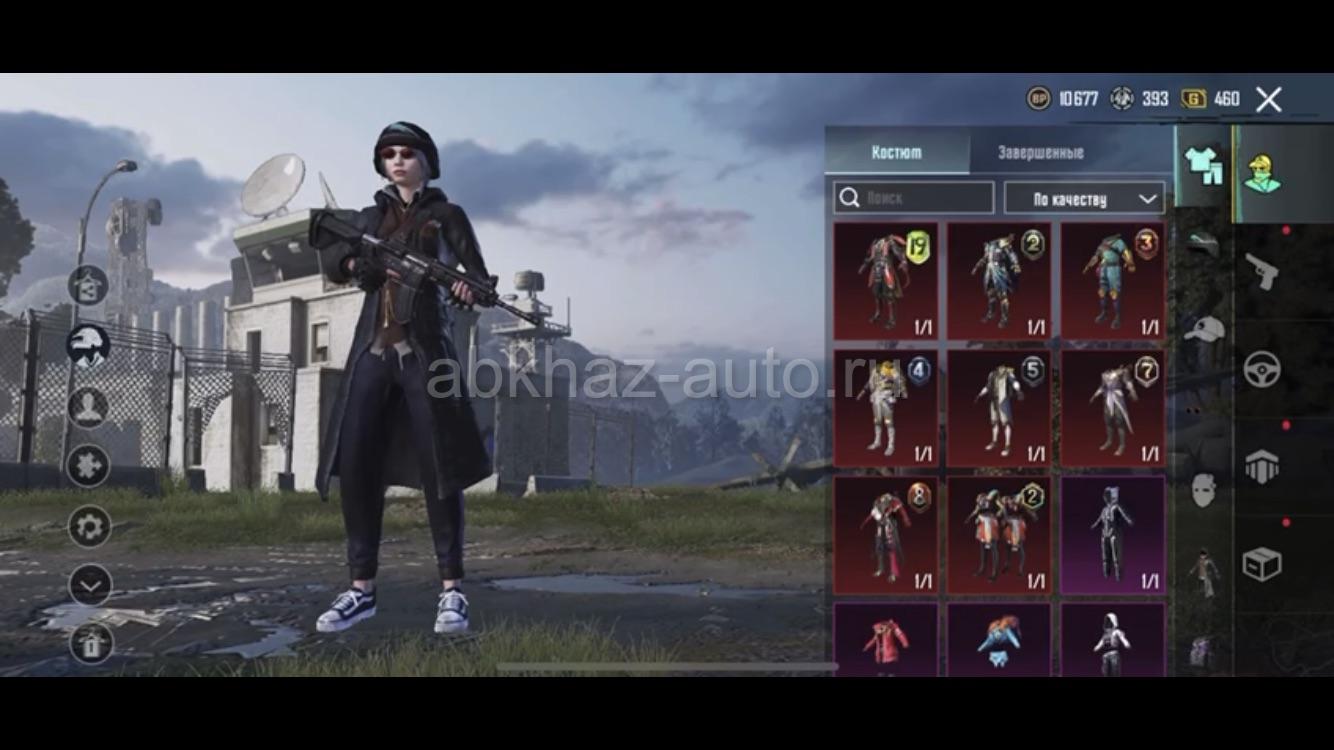Open the box crate category
1334x750 pixels.
[1262, 563]
